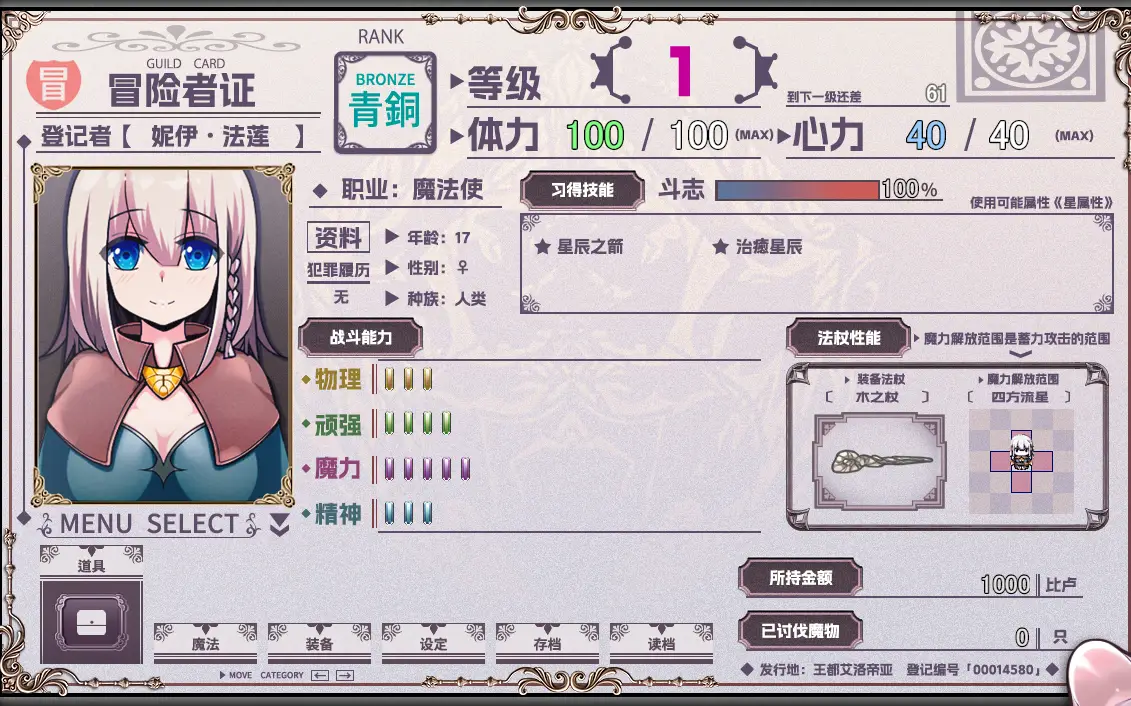Open the 装备 equipment menu
The height and width of the screenshot is (706, 1131).
point(319,644)
